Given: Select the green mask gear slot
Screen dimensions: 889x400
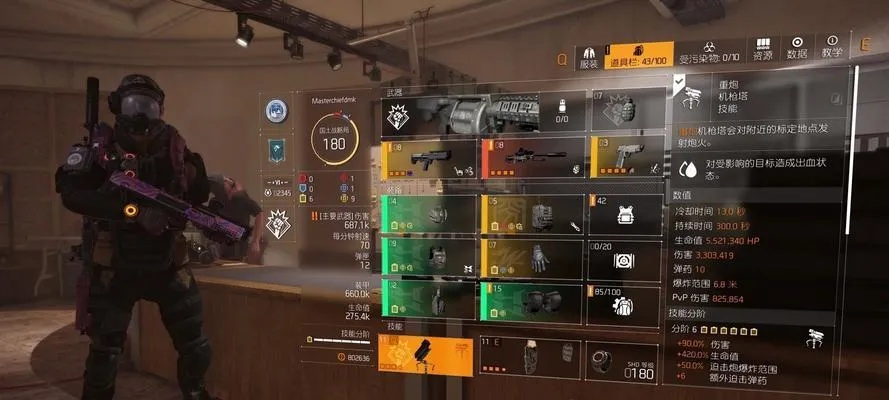Looking at the screenshot, I should tap(428, 214).
